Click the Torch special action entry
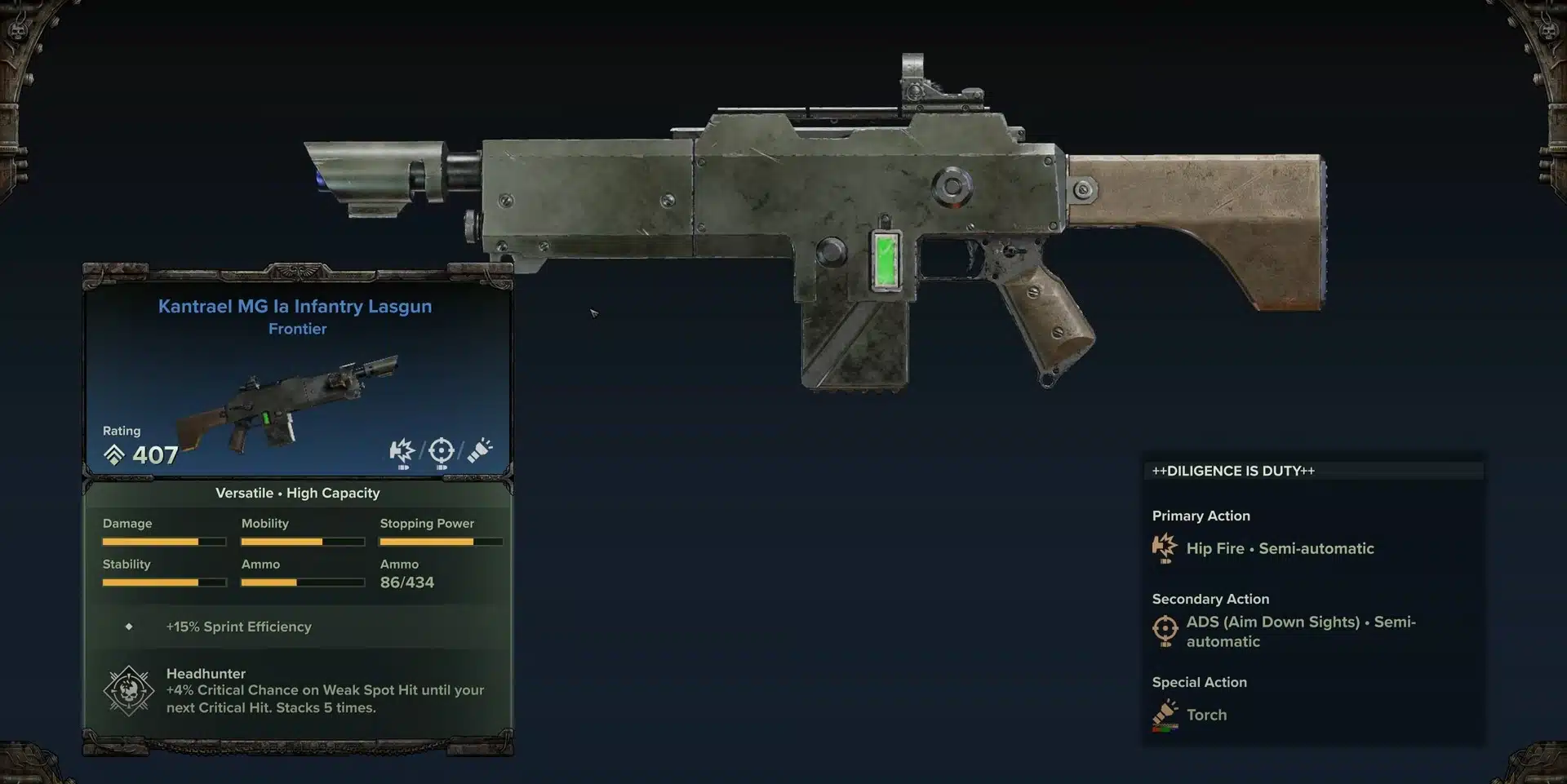Image resolution: width=1567 pixels, height=784 pixels. (1205, 715)
